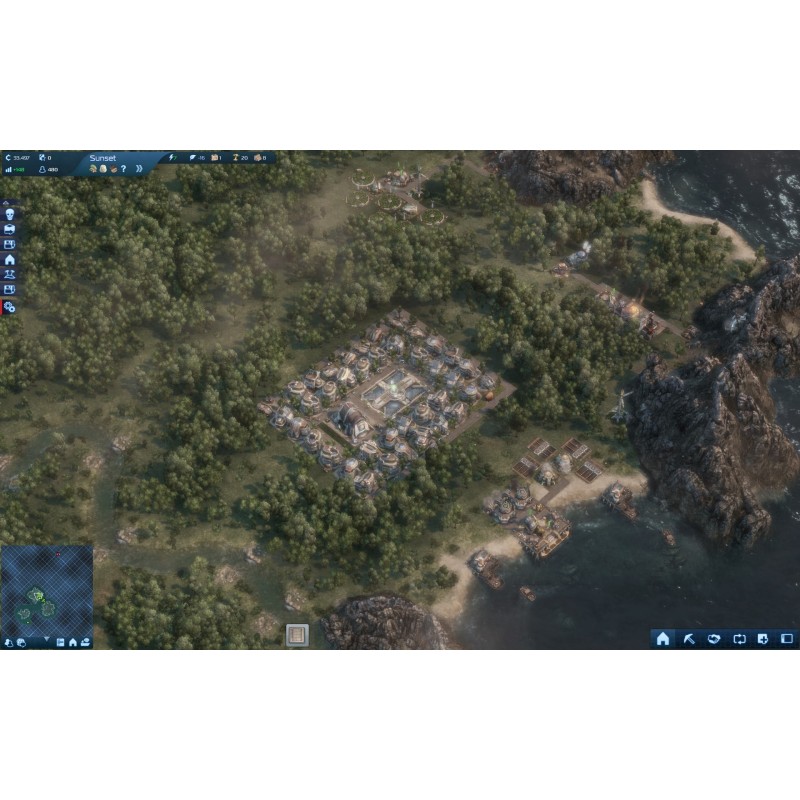
Task: Select the pickaxe demolish tool
Action: tap(688, 639)
